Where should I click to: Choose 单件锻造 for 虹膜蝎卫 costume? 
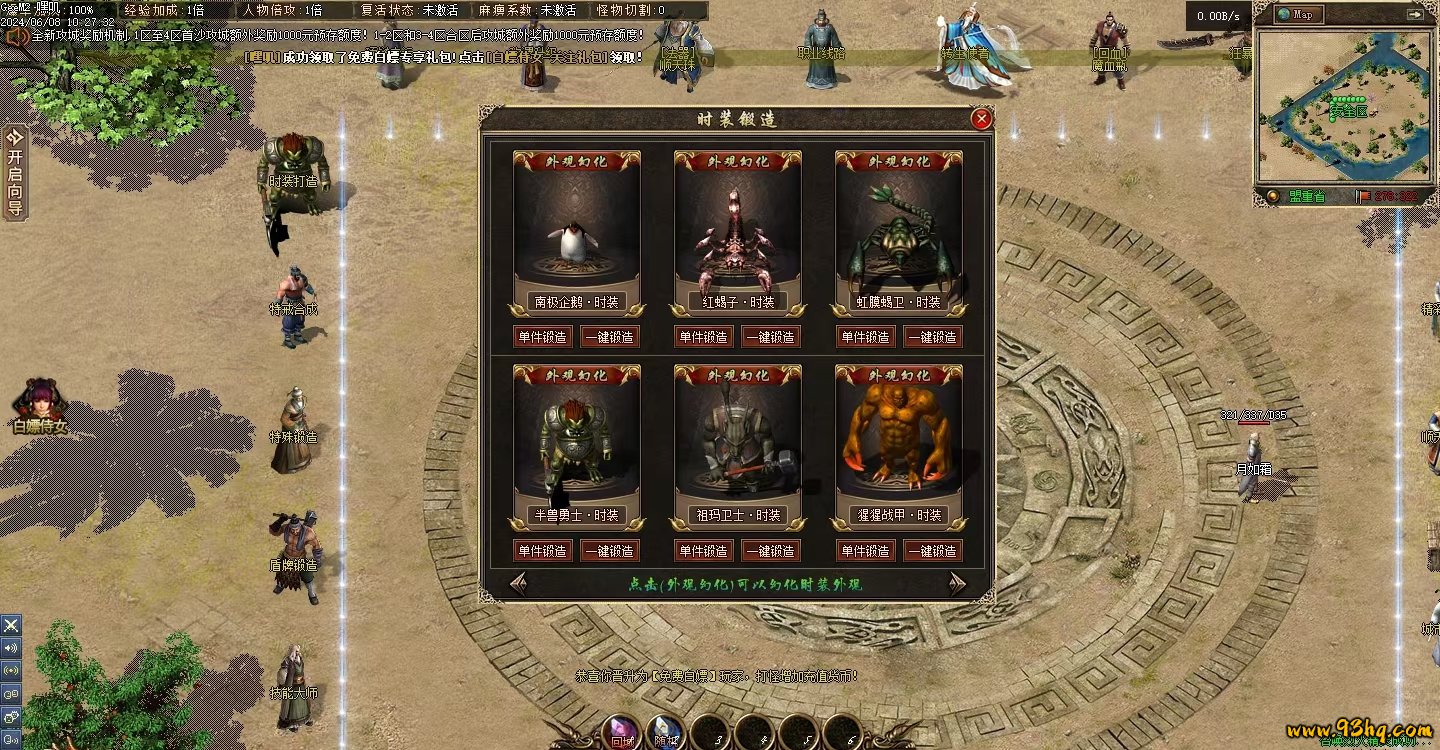tap(865, 337)
